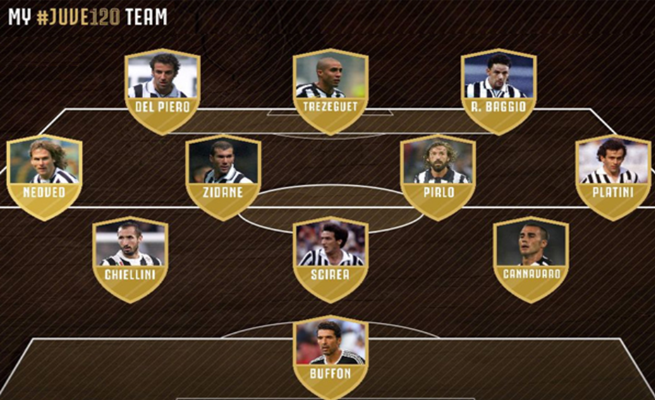Select the Del Piero player card
The height and width of the screenshot is (400, 655).
click(162, 91)
